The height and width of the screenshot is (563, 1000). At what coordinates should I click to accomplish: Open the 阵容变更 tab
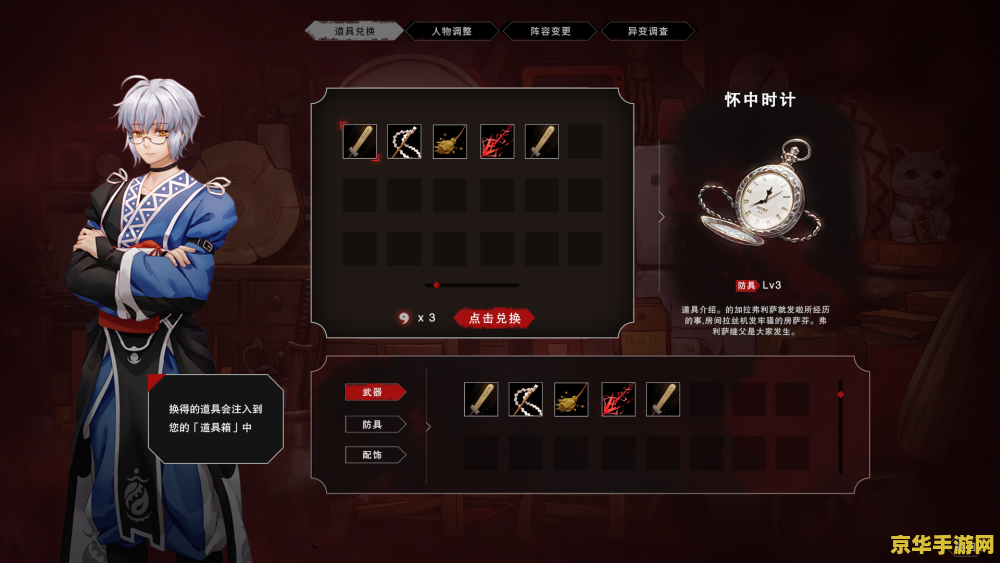[550, 31]
